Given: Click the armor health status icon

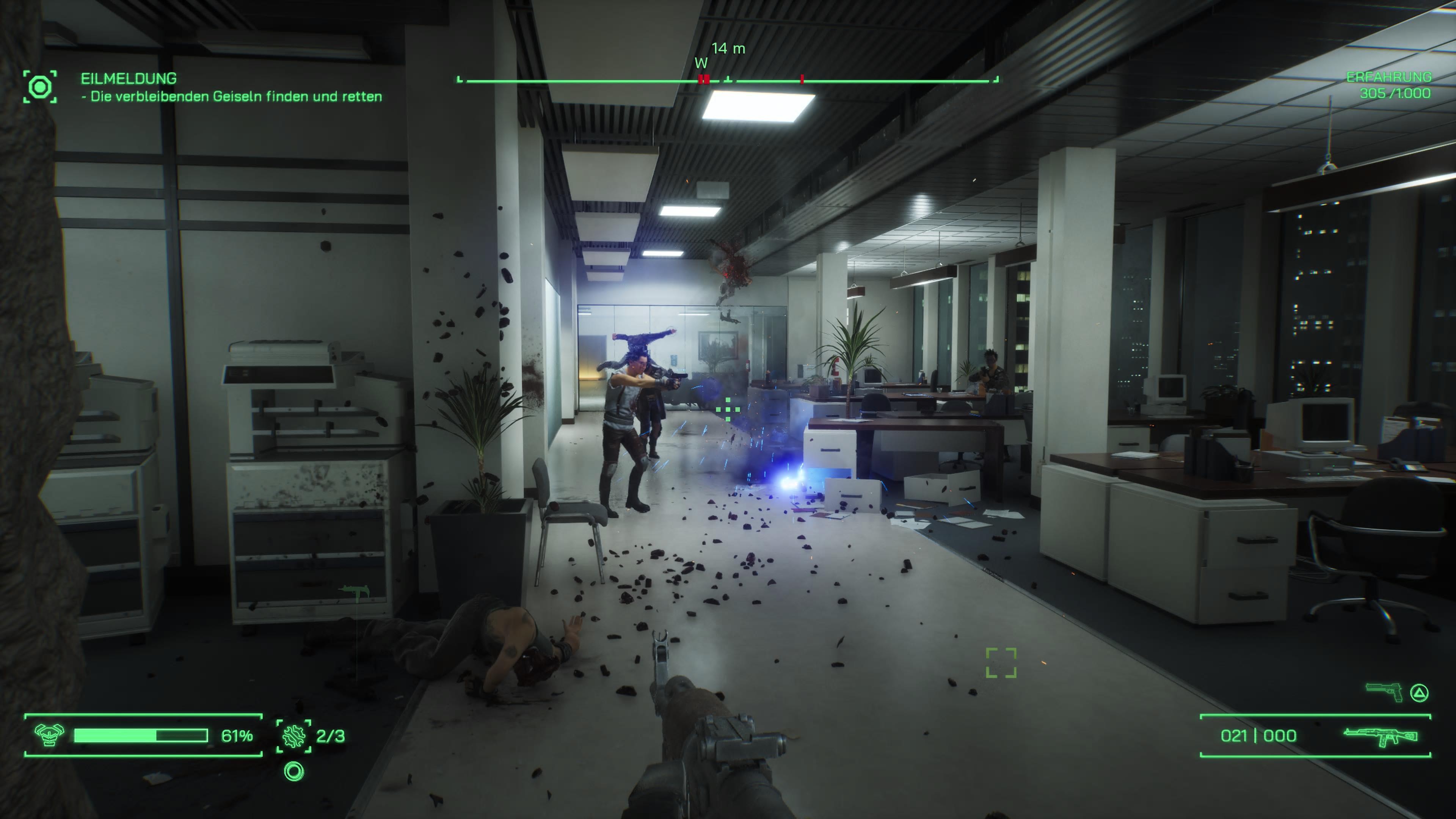Looking at the screenshot, I should click(x=49, y=735).
